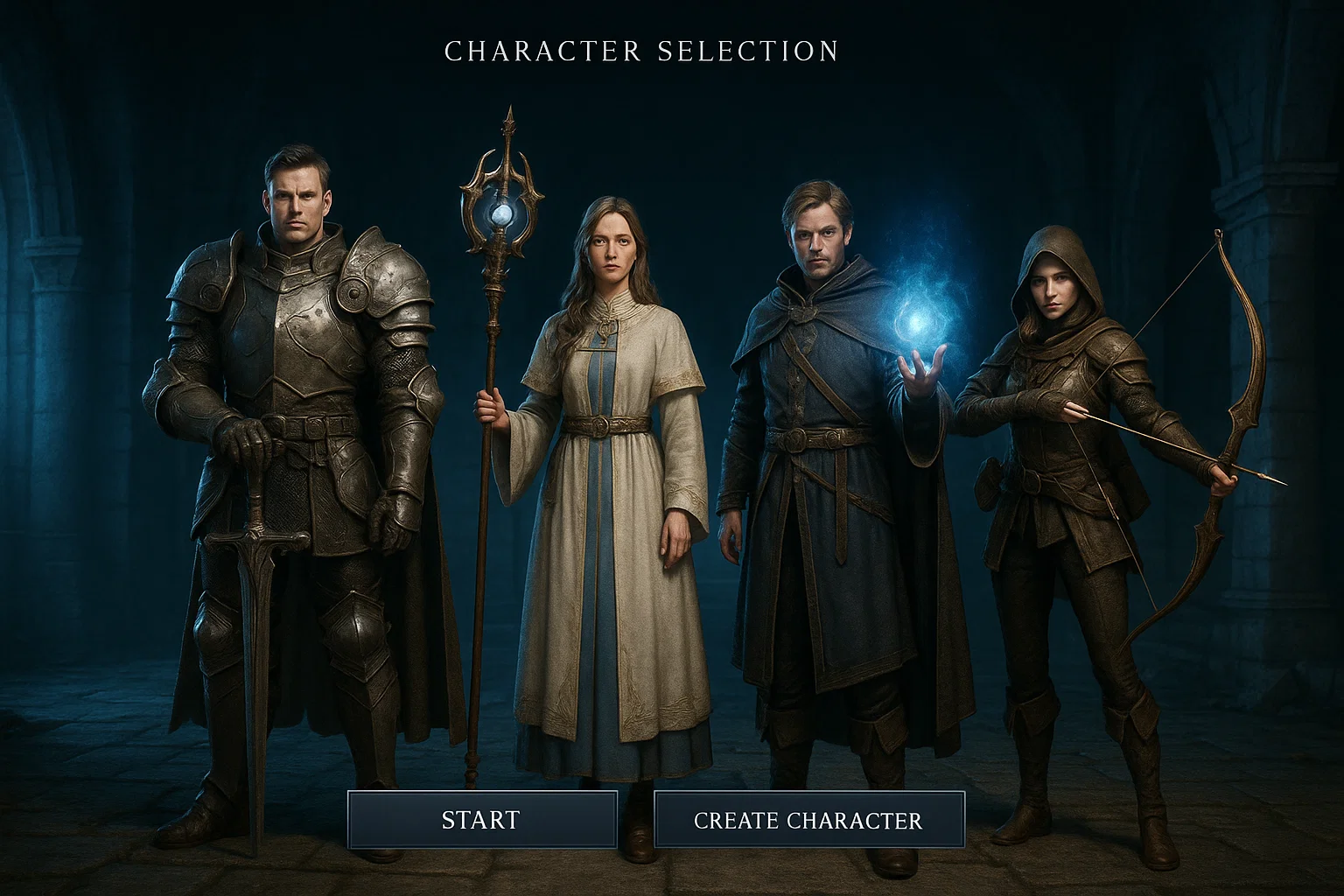Open the Create Character screen
Viewport: 1344px width, 896px height.
click(808, 820)
